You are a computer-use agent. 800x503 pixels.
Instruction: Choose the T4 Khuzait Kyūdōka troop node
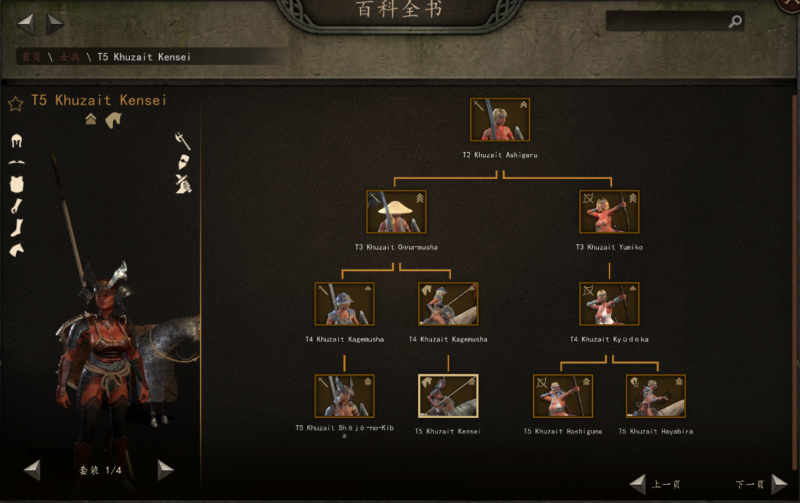coord(609,304)
